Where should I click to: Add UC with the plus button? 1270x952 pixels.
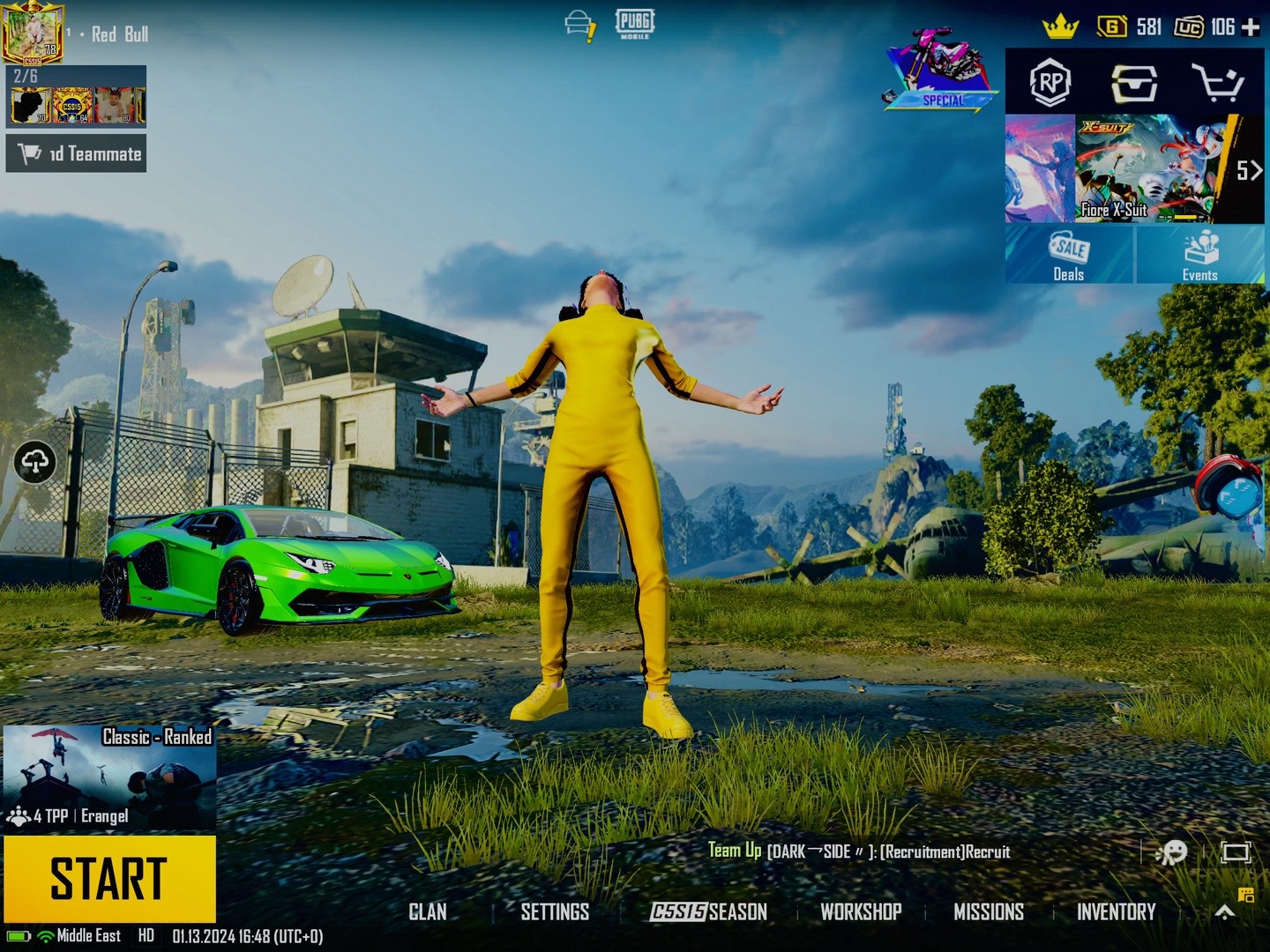1251,28
